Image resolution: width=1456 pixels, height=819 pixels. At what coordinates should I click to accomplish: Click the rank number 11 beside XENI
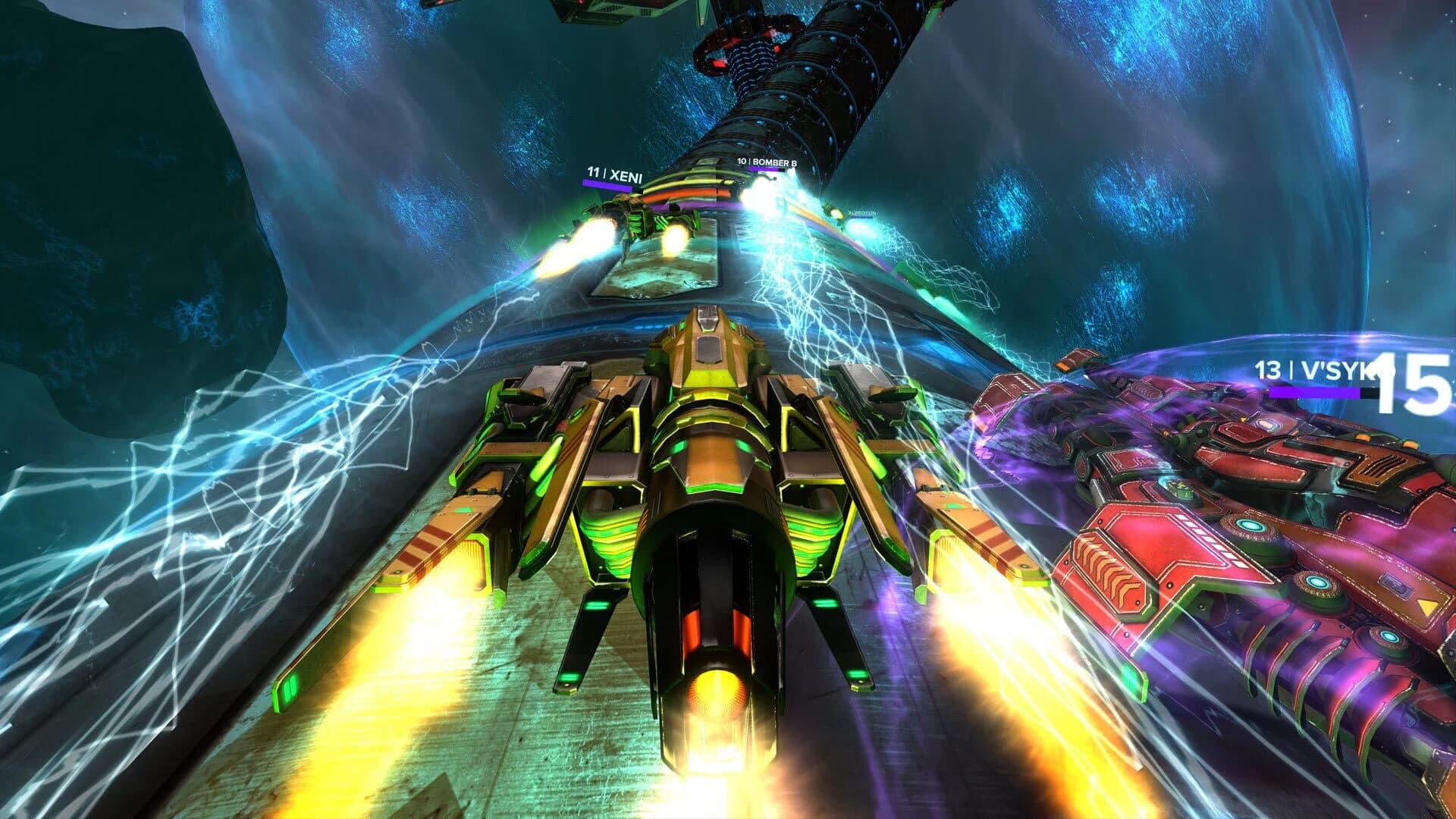pos(594,173)
